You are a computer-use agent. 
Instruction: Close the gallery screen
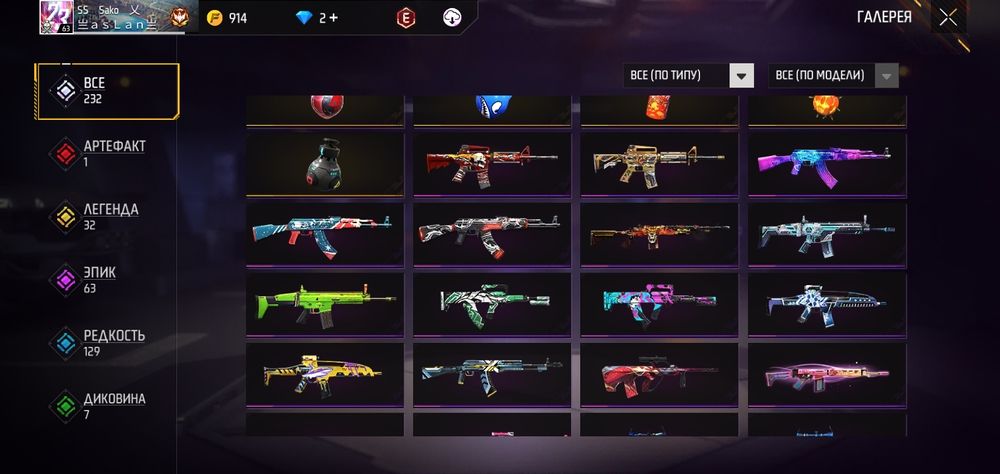(x=948, y=17)
